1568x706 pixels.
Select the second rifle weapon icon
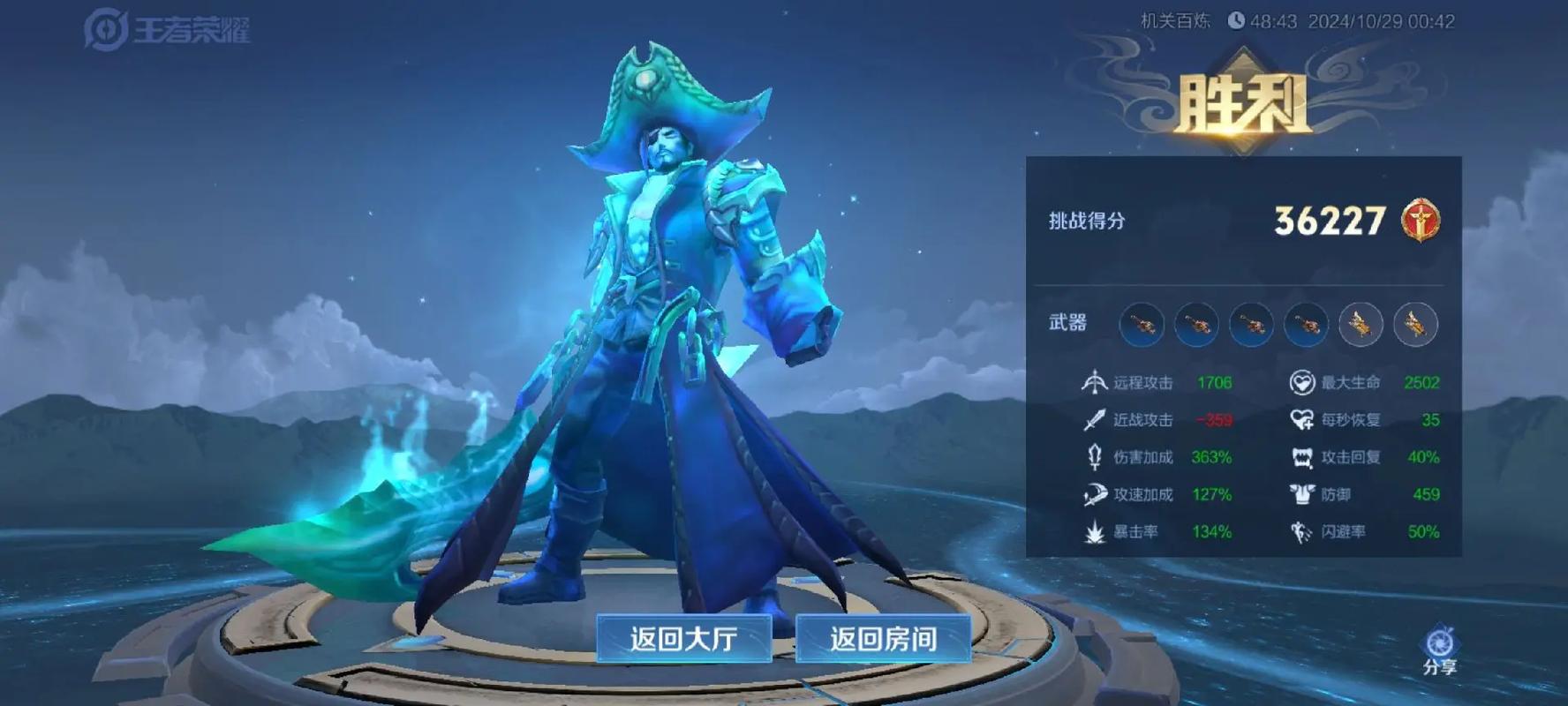[x=1197, y=325]
